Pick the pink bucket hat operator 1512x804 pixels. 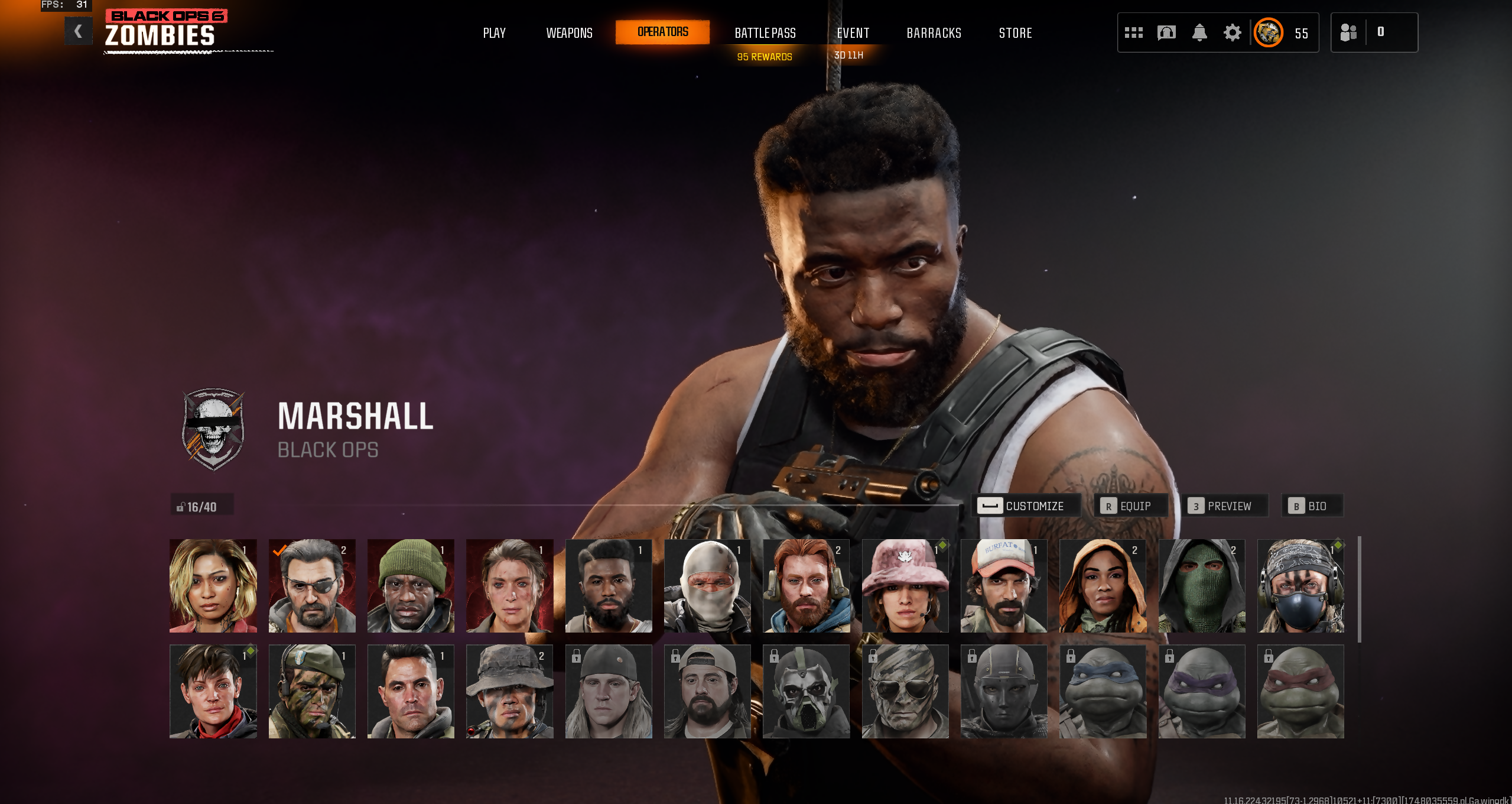tap(905, 586)
